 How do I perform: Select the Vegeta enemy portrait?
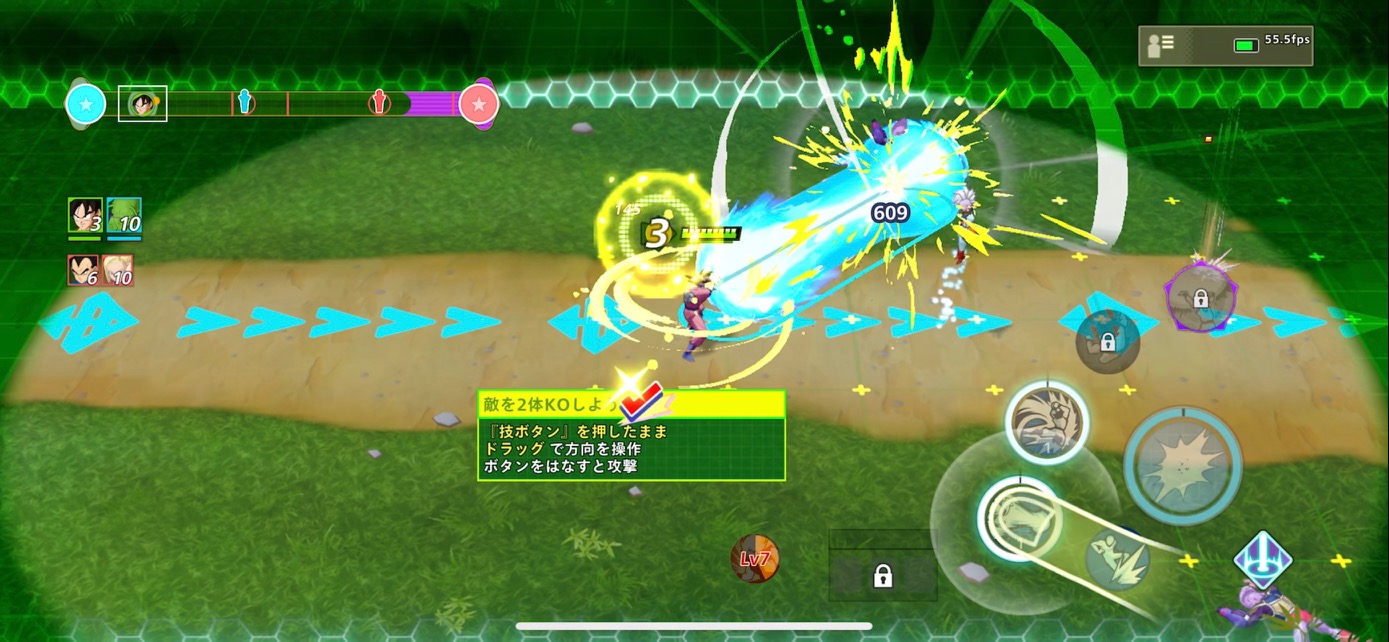click(84, 270)
